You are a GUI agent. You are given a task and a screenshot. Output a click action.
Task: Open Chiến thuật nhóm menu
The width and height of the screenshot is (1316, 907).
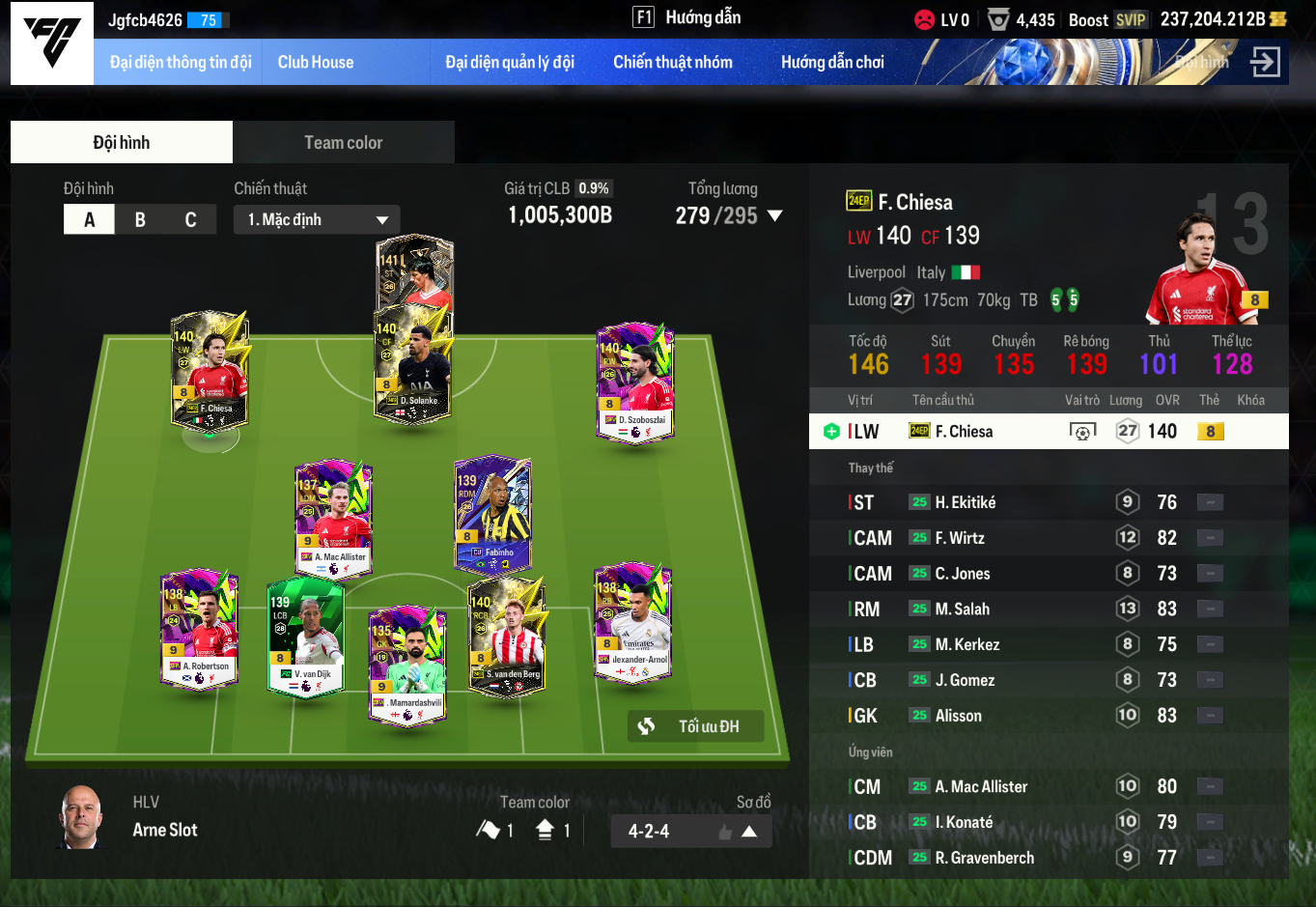click(673, 62)
